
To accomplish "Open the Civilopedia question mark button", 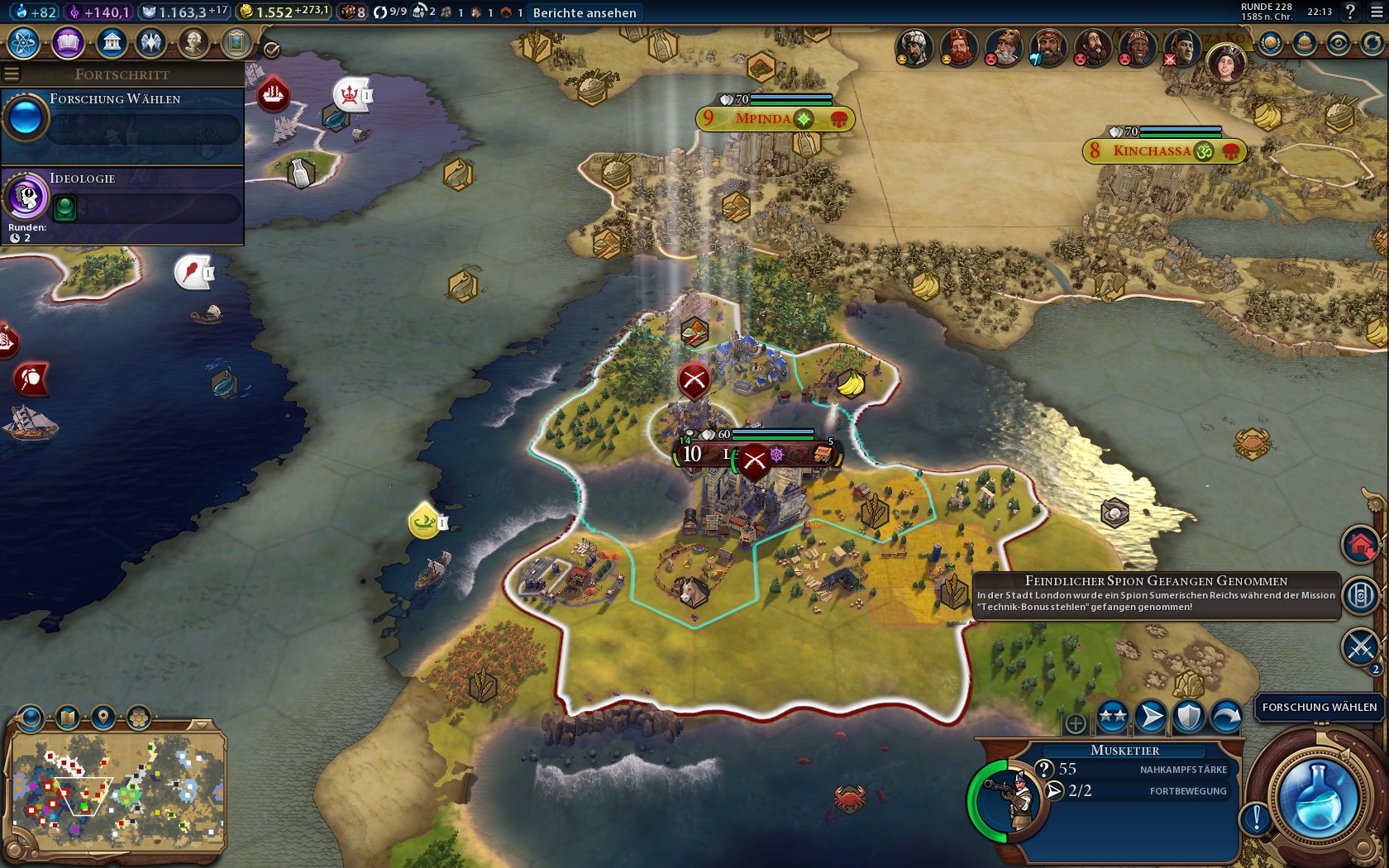I will point(1350,12).
